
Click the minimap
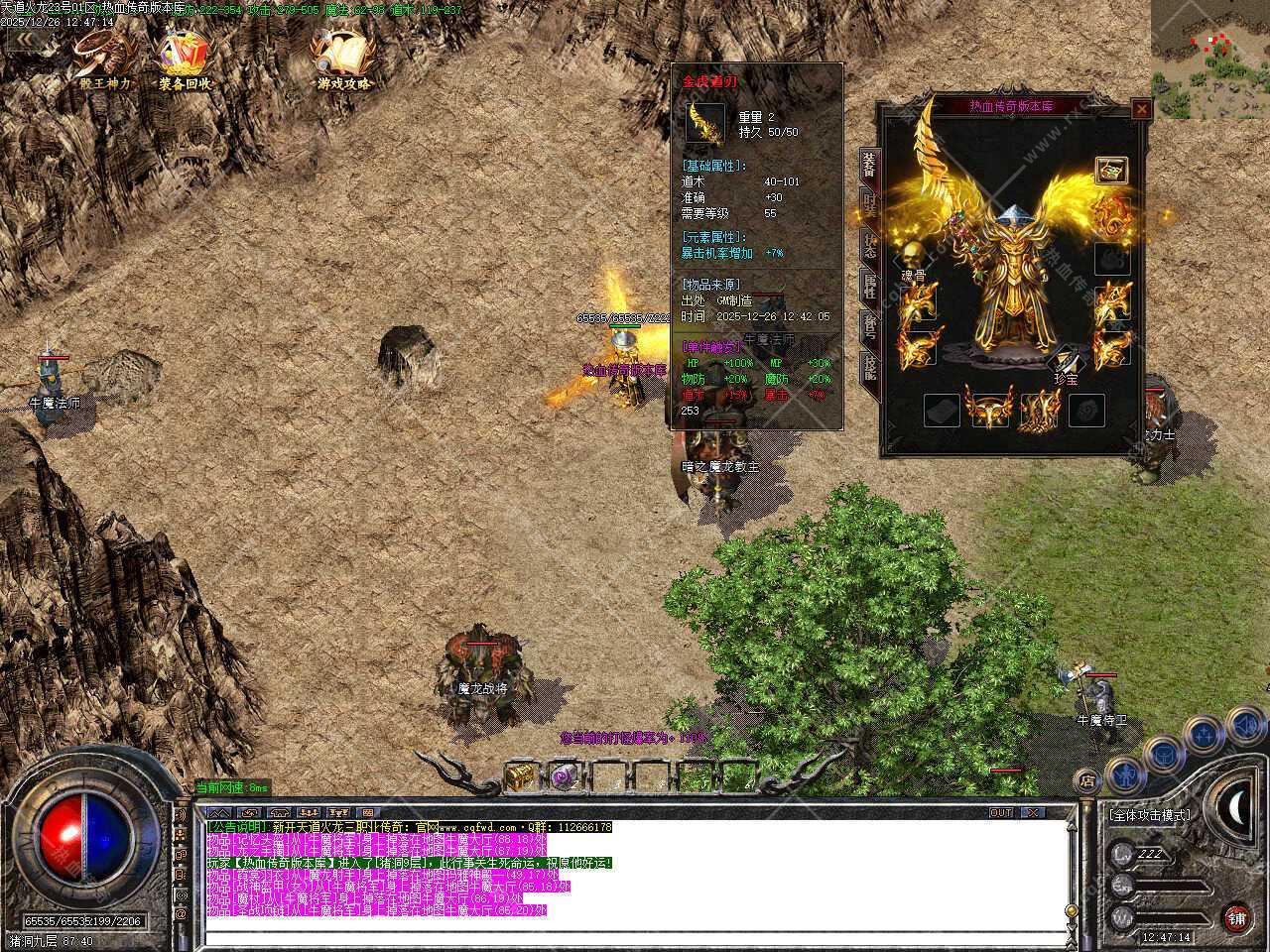point(1210,58)
